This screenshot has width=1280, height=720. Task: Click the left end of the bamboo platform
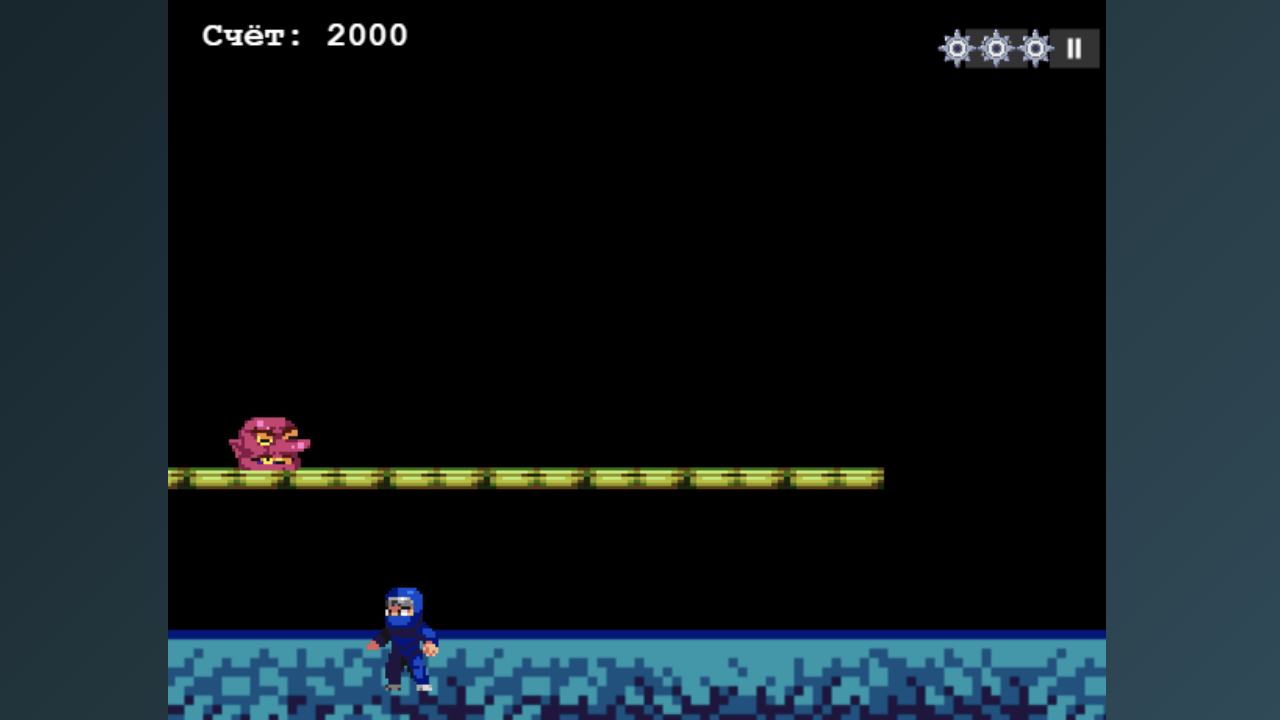click(x=180, y=477)
